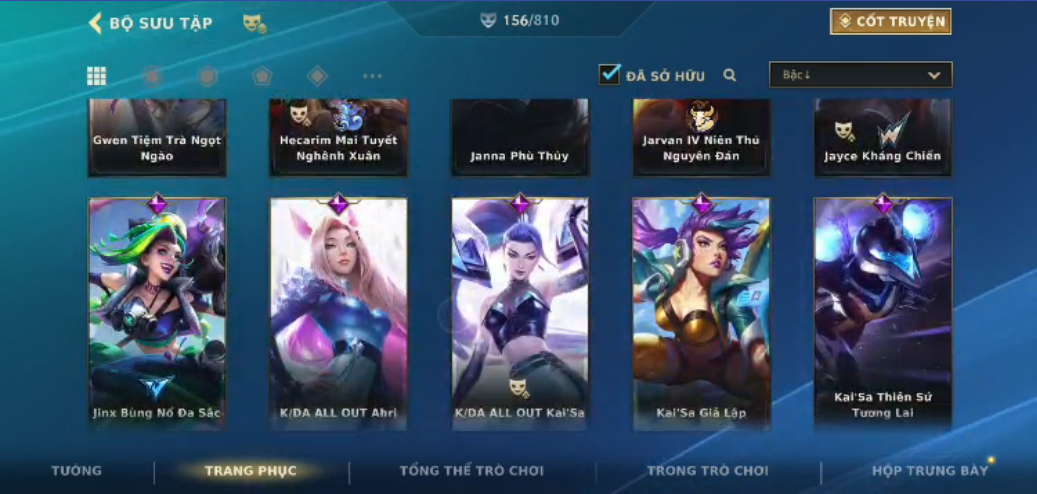Toggle the Đã Sở Hữu checkbox
The image size is (1037, 494).
[x=609, y=75]
